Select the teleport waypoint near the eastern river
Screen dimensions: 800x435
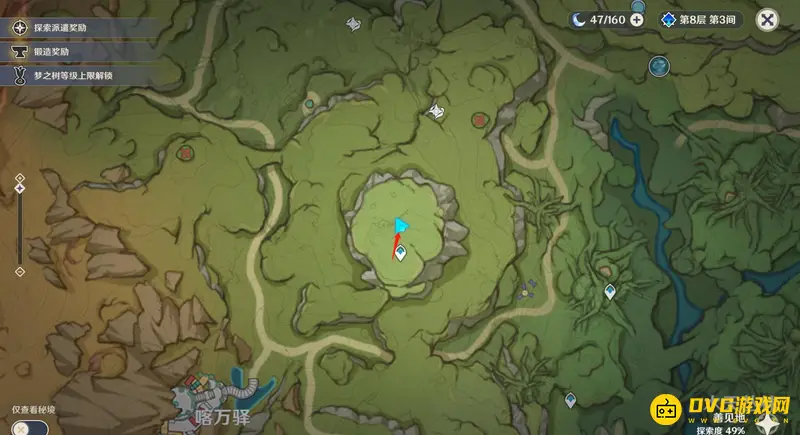coord(610,291)
